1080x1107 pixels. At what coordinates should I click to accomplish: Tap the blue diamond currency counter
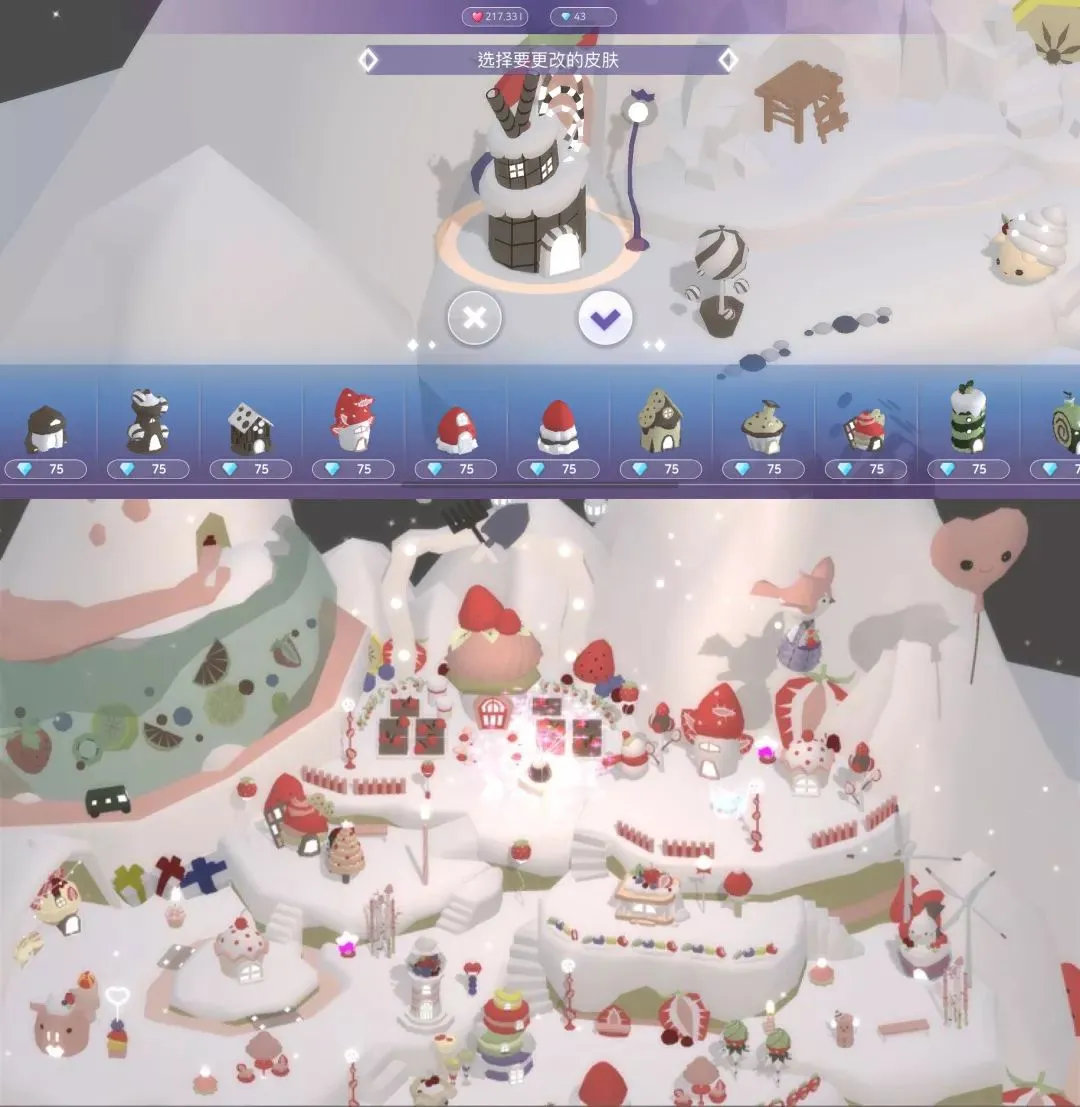pyautogui.click(x=583, y=17)
